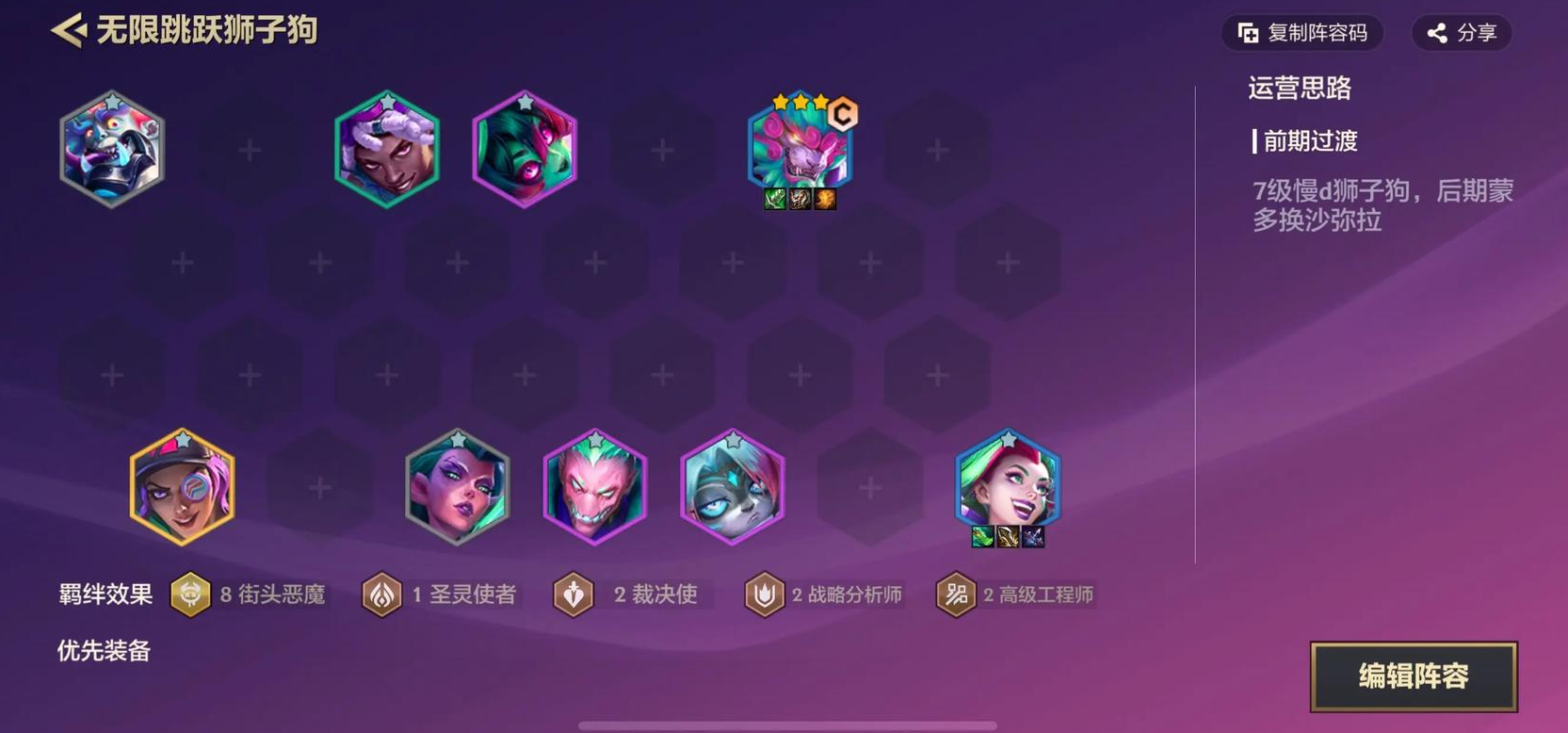Click the green claw item under the lion dog
The height and width of the screenshot is (733, 1568).
[x=775, y=199]
